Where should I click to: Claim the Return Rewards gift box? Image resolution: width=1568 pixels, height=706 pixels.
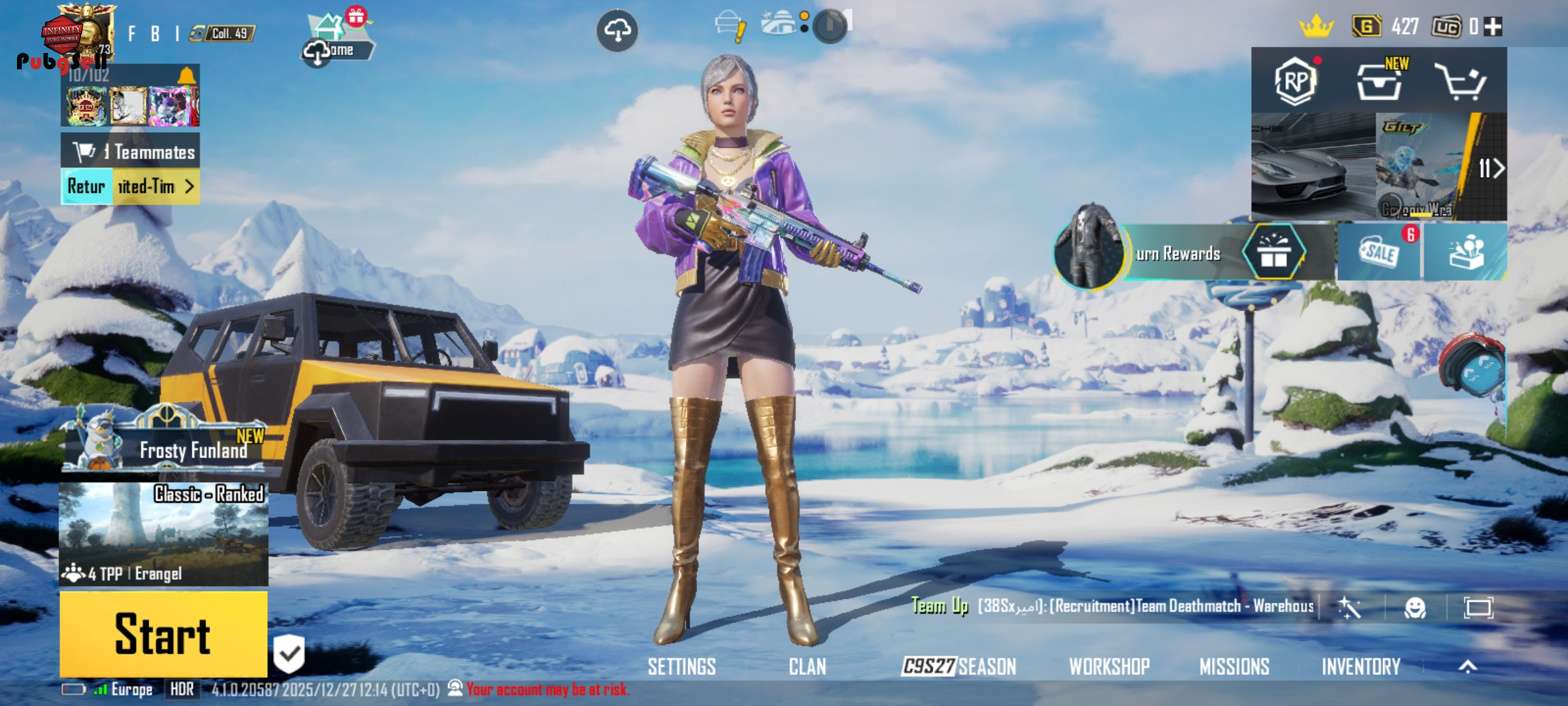point(1273,253)
